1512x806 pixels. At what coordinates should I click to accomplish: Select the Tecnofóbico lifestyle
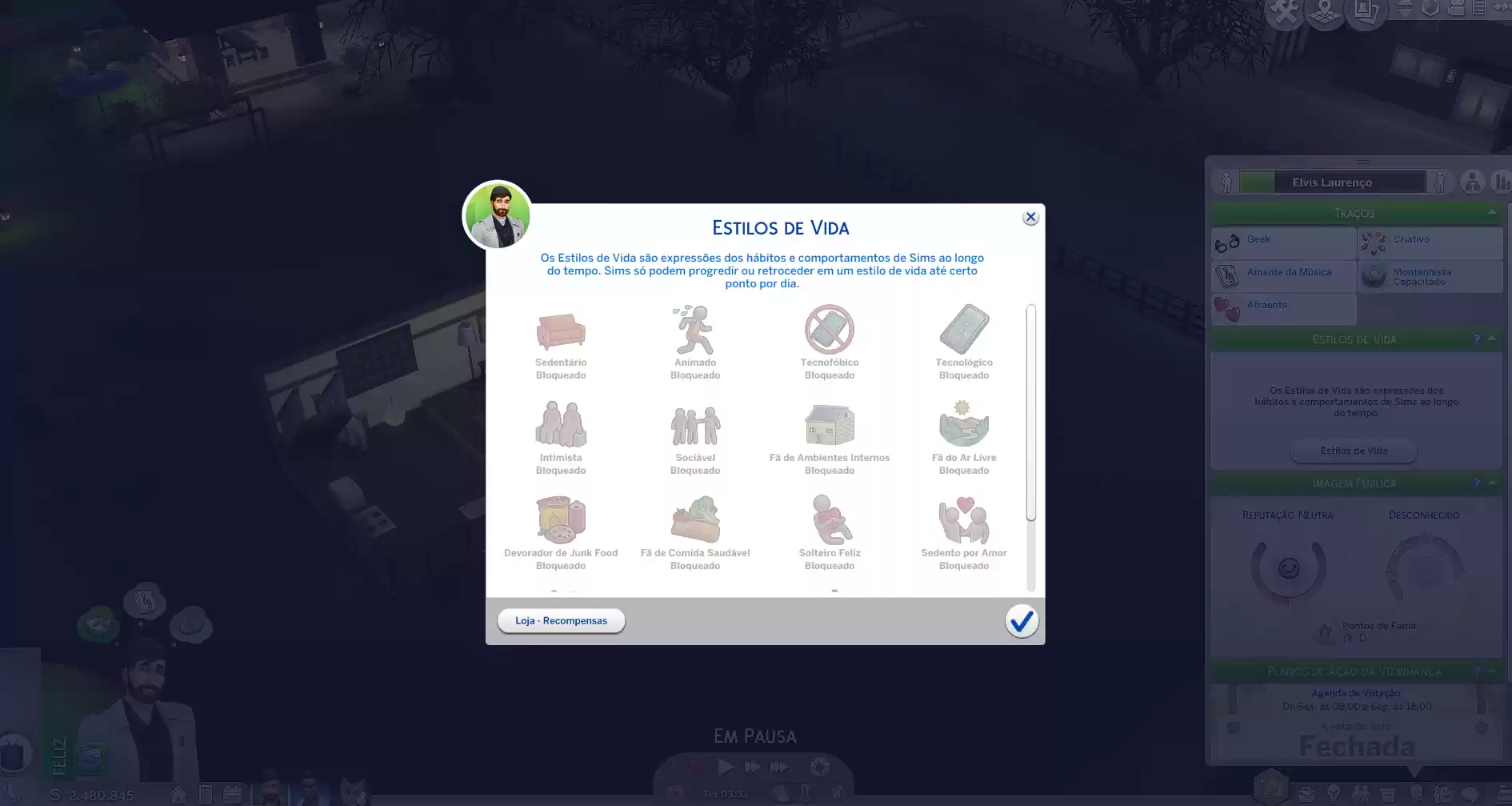point(830,330)
